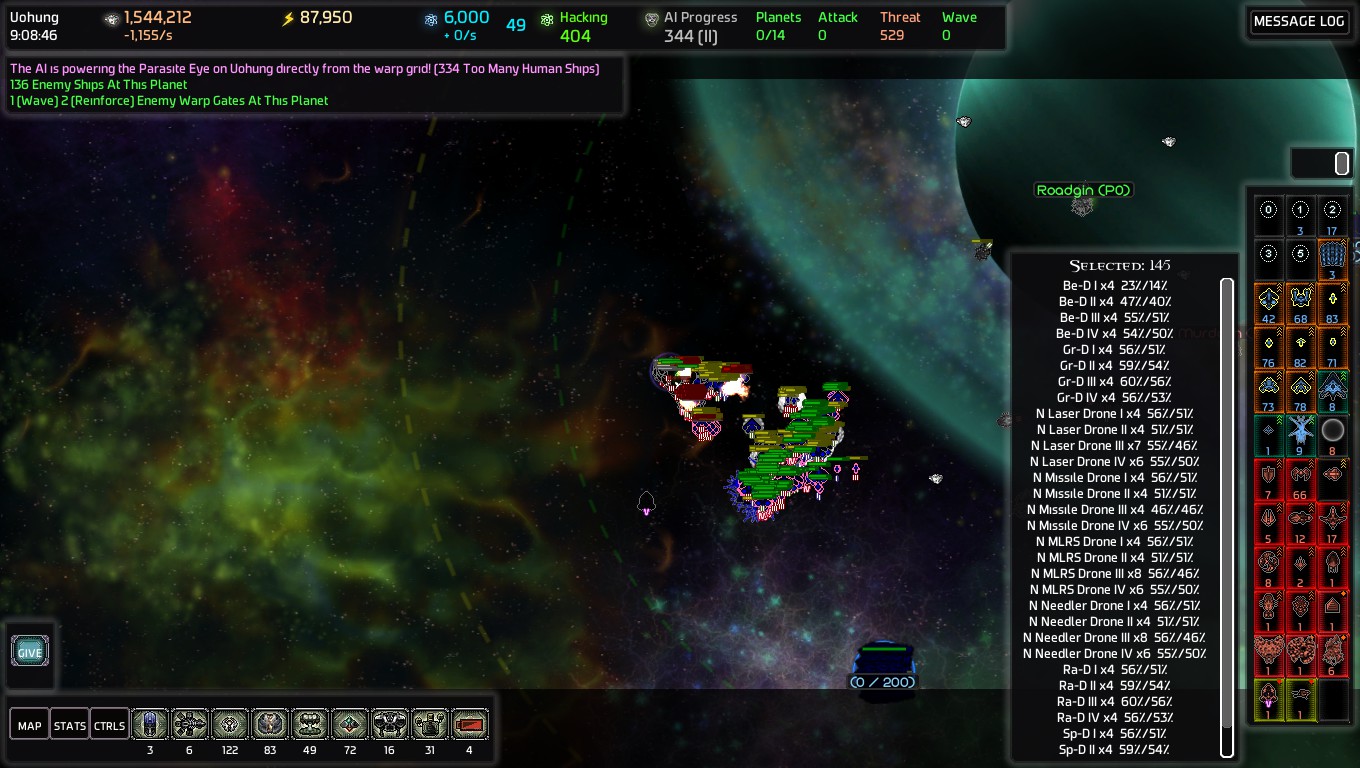Open the galaxy MAP view

pos(29,725)
